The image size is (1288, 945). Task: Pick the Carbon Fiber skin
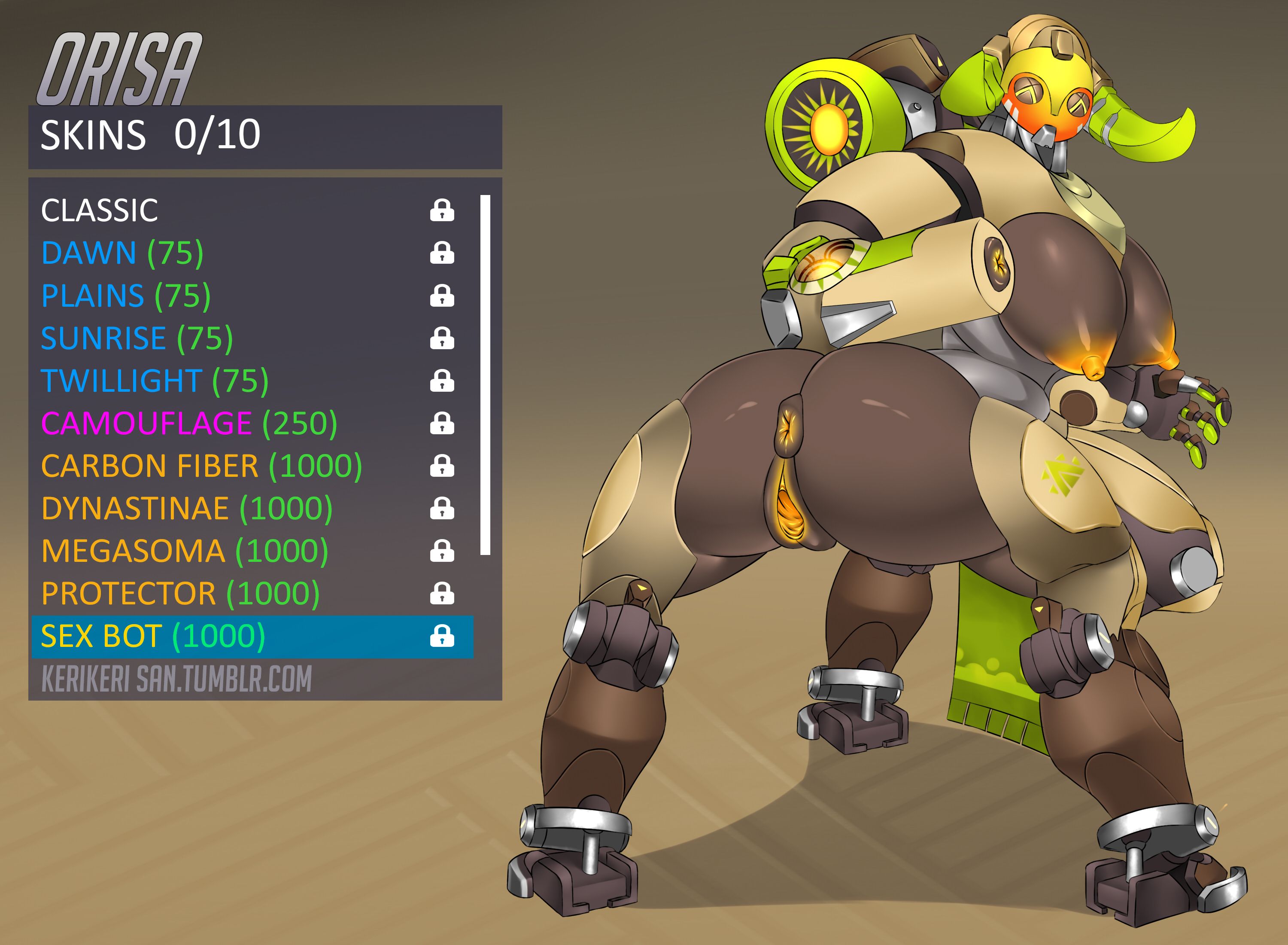(201, 466)
